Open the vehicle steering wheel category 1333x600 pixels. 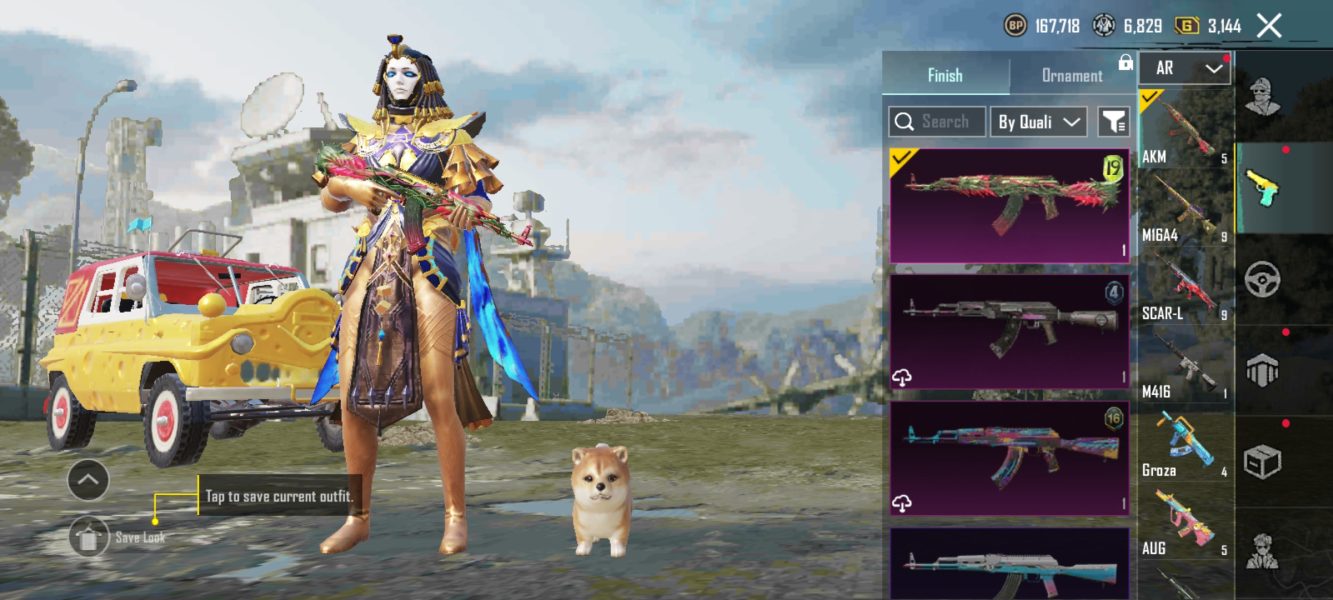pos(1263,279)
